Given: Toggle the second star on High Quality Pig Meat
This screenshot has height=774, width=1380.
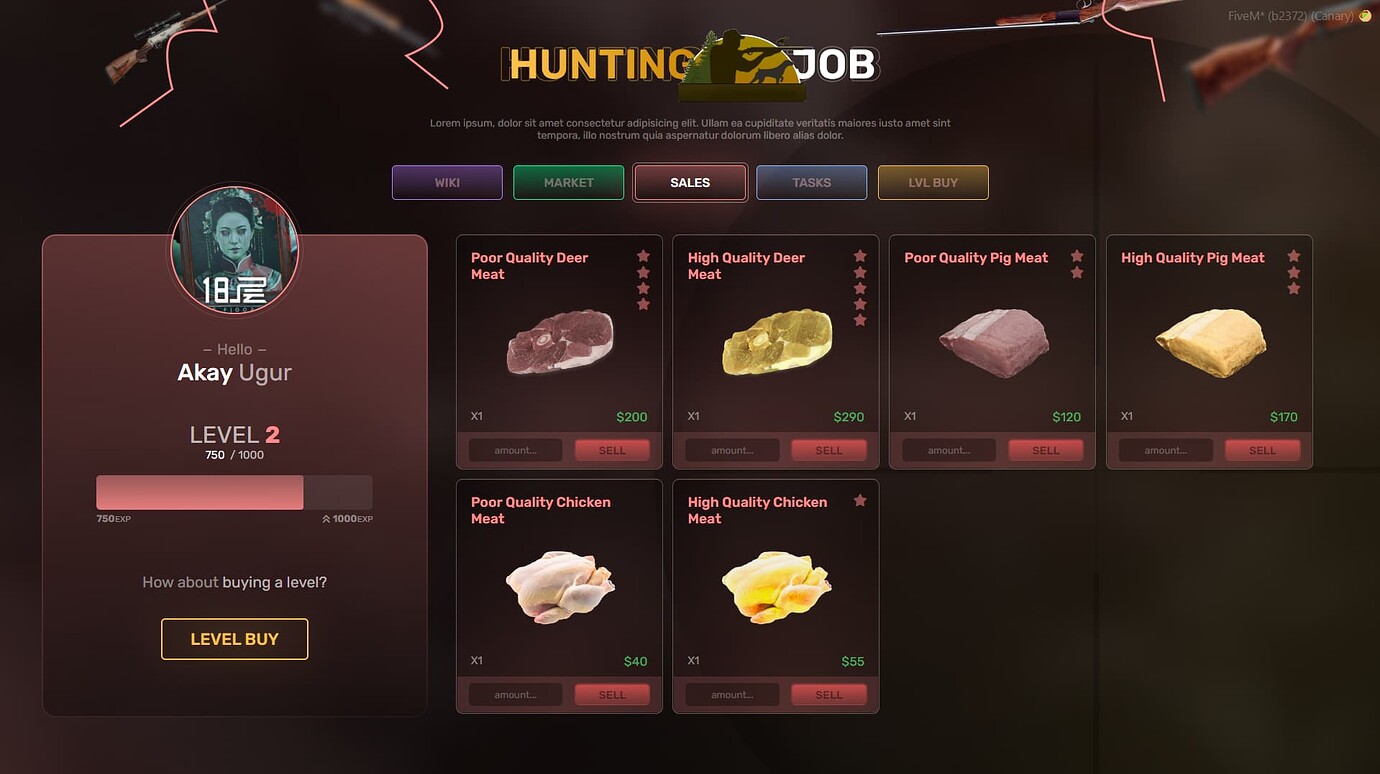Looking at the screenshot, I should (1293, 273).
